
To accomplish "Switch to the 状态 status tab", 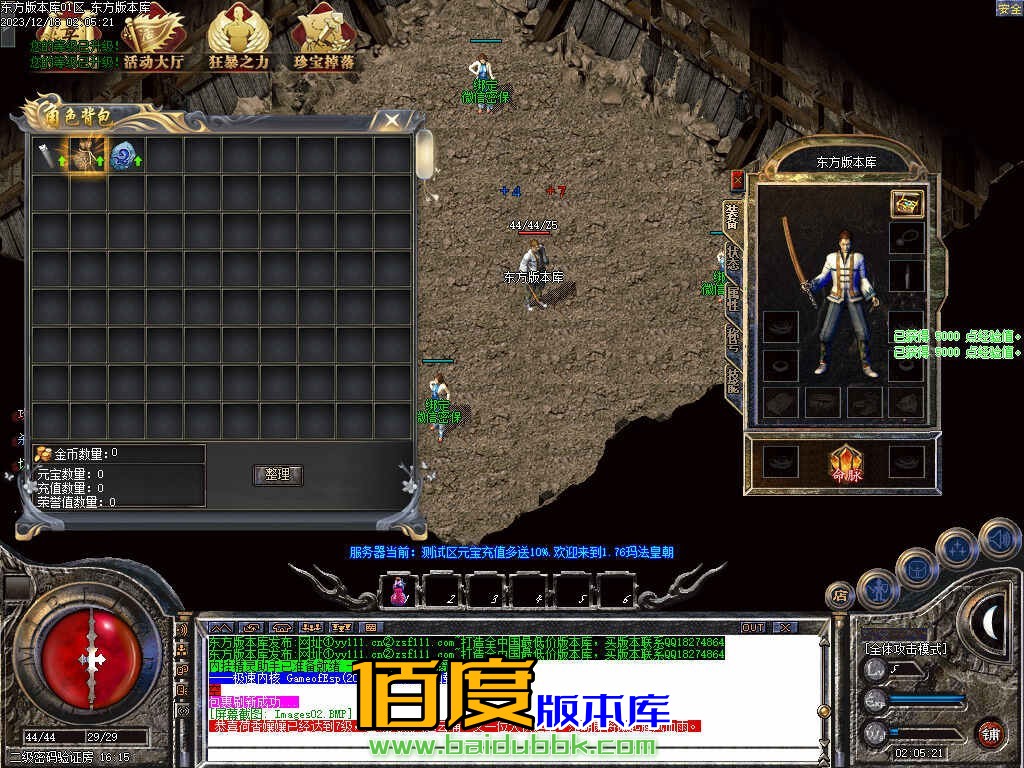I will click(x=733, y=257).
